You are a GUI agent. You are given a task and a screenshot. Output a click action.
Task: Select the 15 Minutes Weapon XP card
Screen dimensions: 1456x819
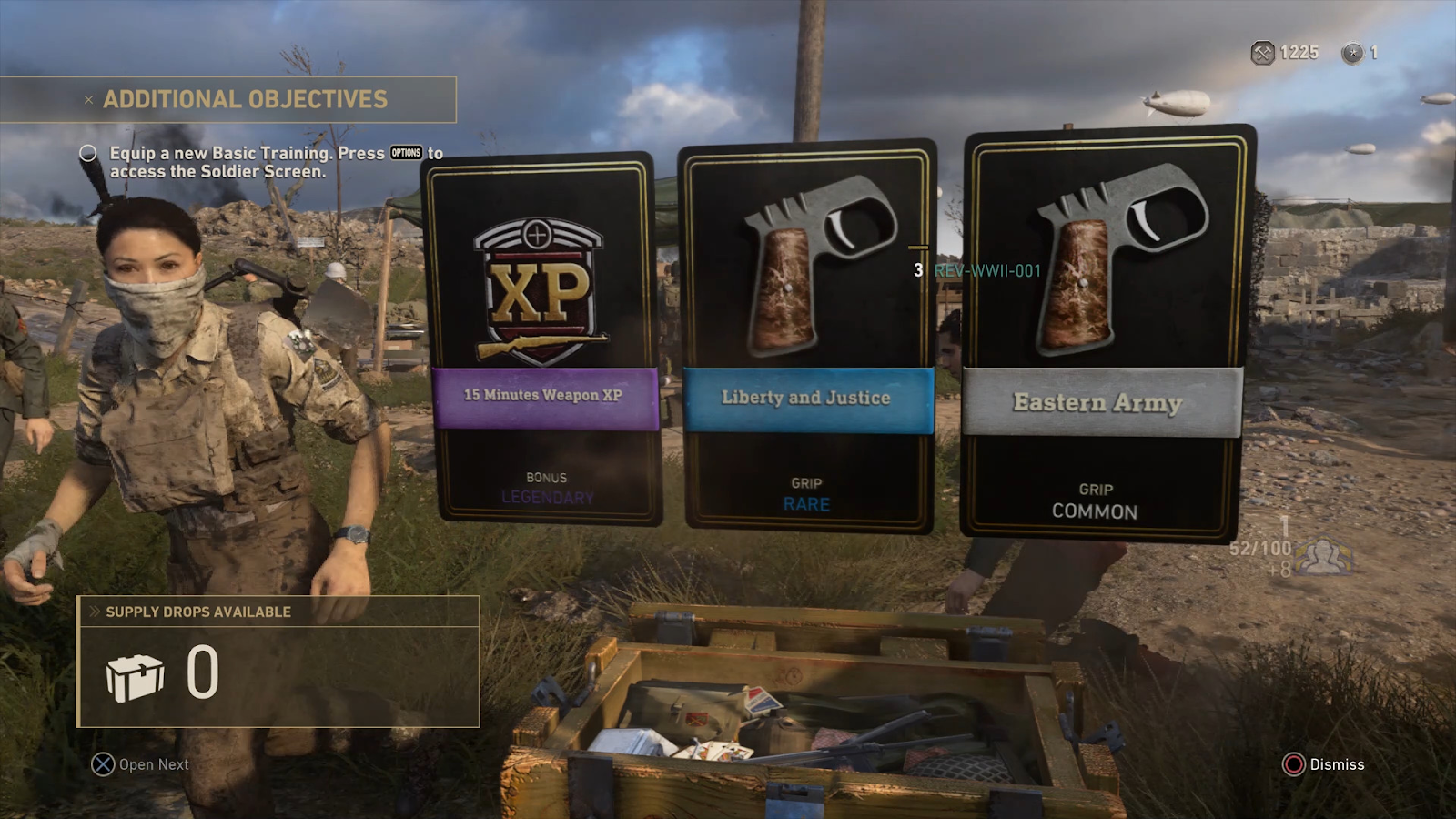(544, 339)
